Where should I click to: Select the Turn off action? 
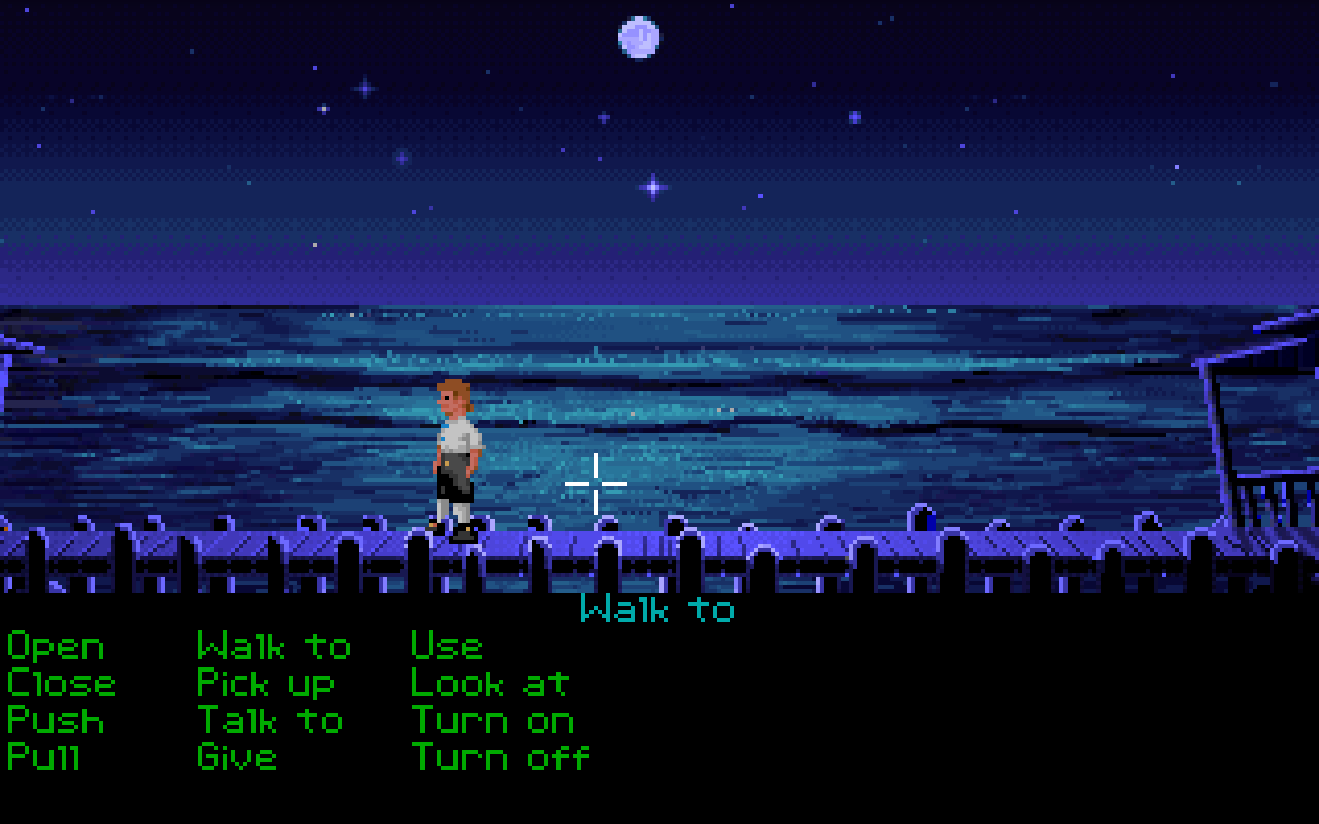[x=499, y=757]
